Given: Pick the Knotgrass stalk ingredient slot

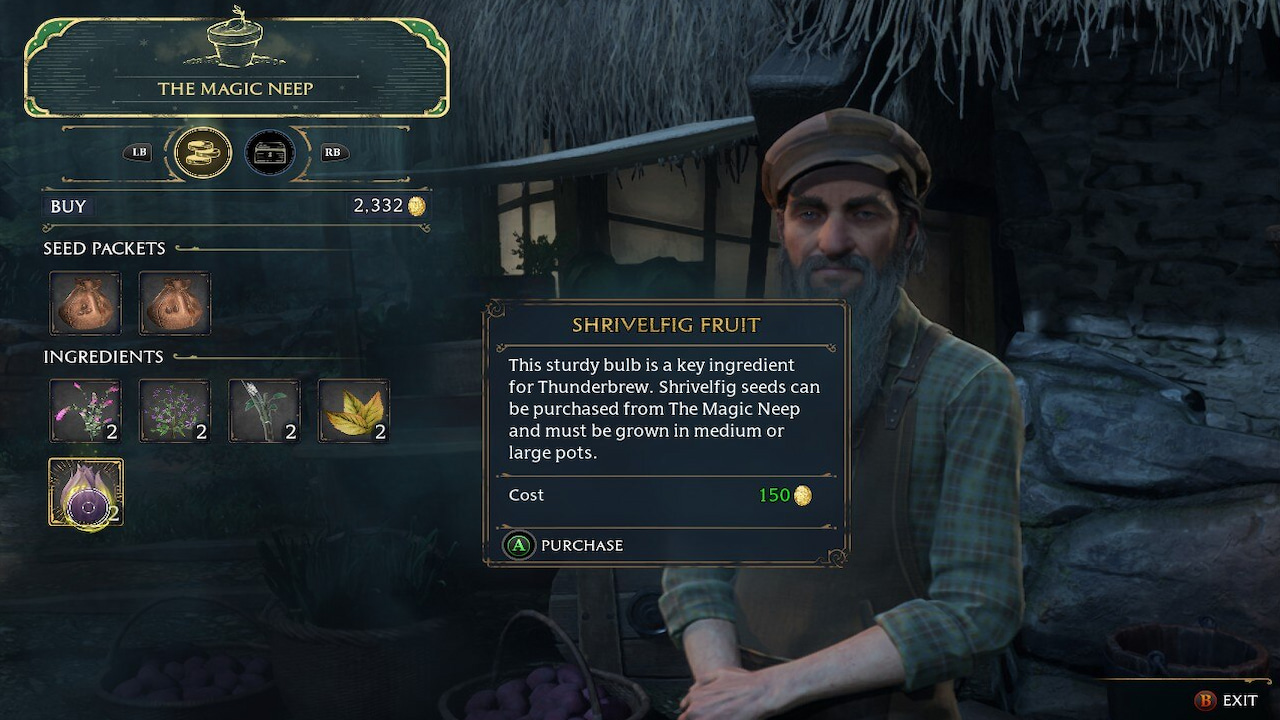Looking at the screenshot, I should pyautogui.click(x=264, y=410).
